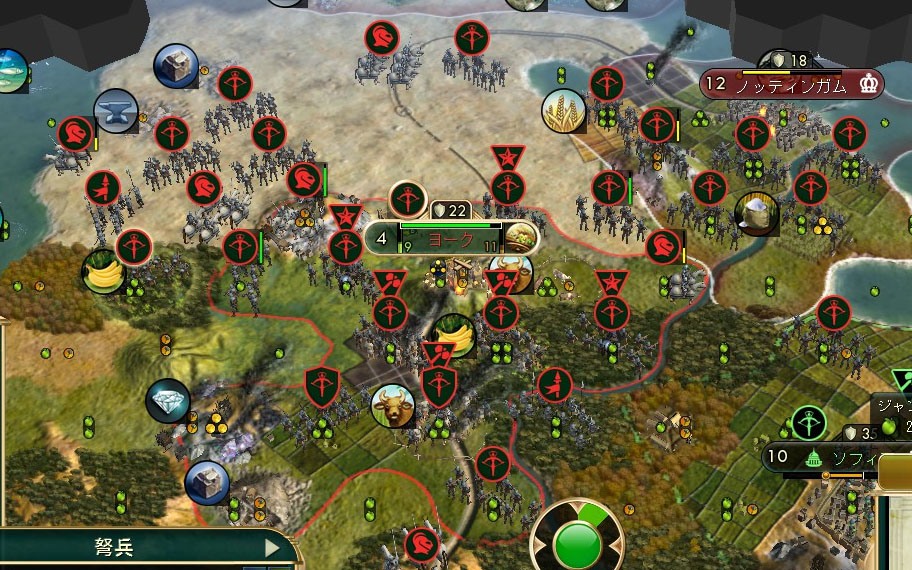
Task: Click the diamond gems resource icon
Action: pyautogui.click(x=167, y=401)
